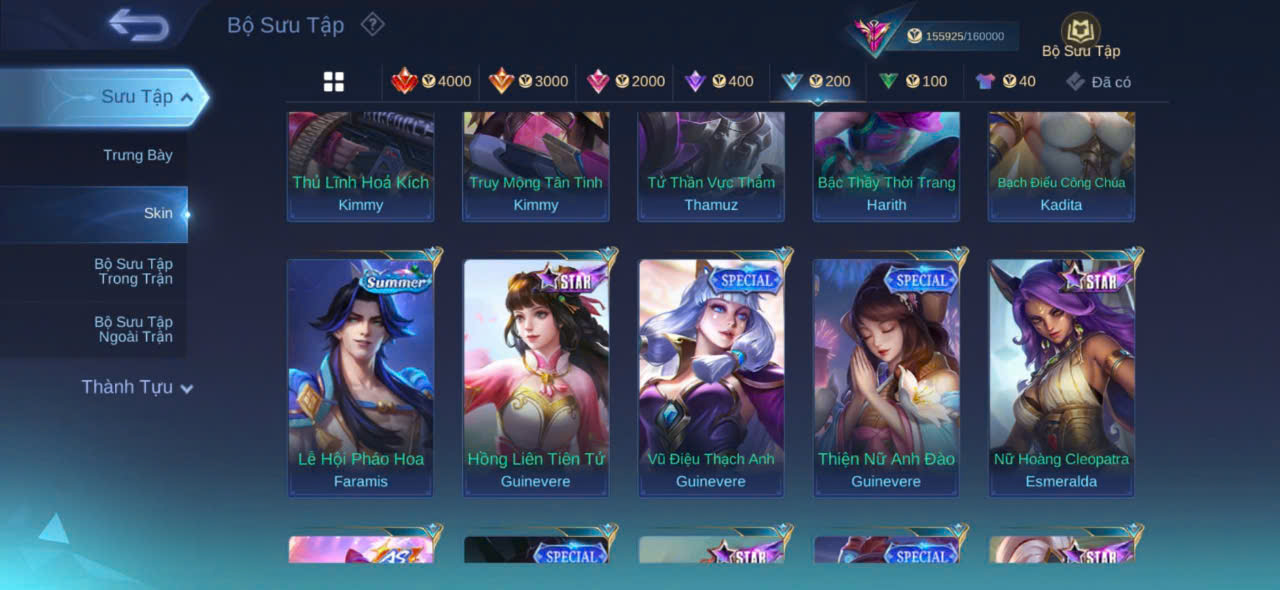Open the Nữ Hoàng Cleopatra Esmeralda skin card

[1061, 377]
